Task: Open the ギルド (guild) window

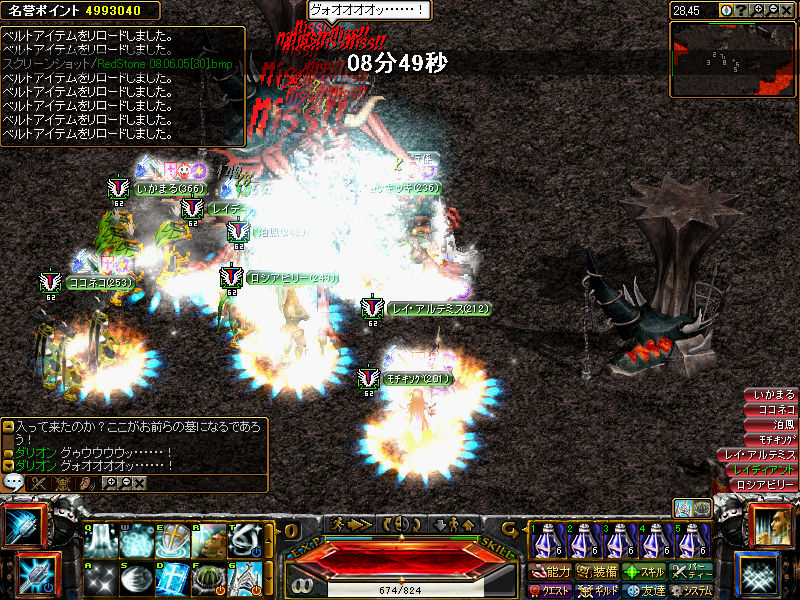Action: click(x=597, y=591)
